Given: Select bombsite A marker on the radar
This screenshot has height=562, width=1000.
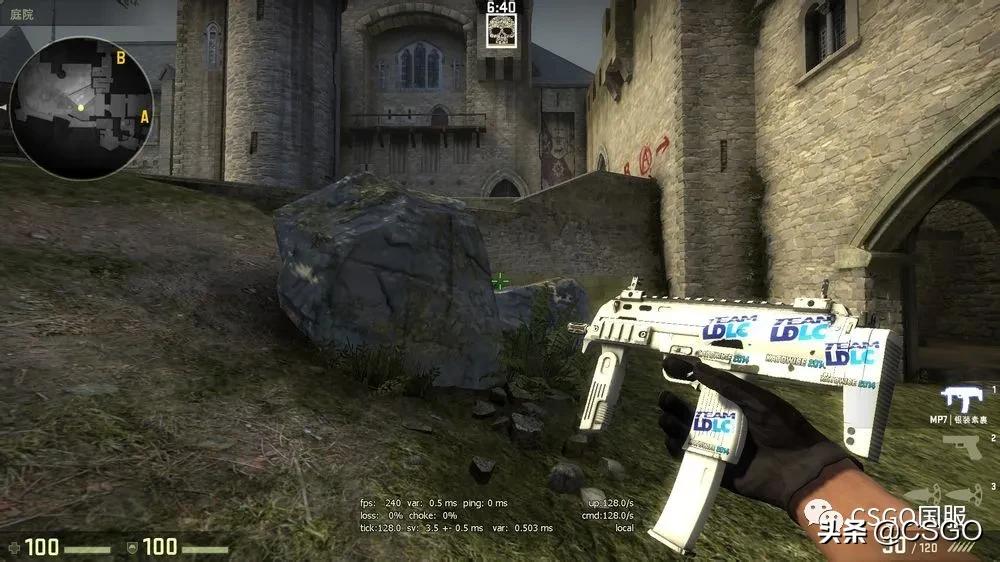Looking at the screenshot, I should point(144,116).
